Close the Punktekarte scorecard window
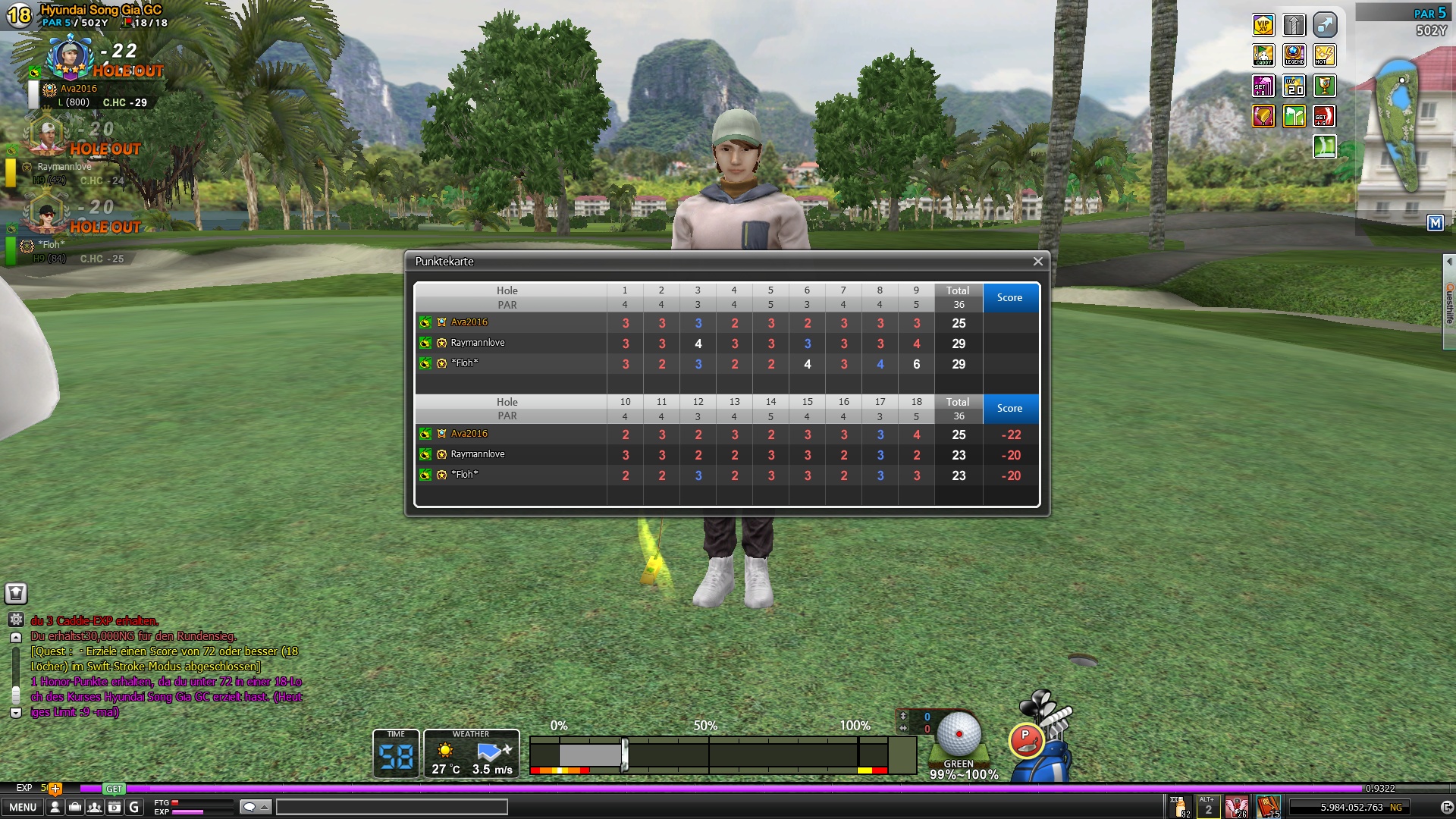The height and width of the screenshot is (819, 1456). (x=1037, y=262)
